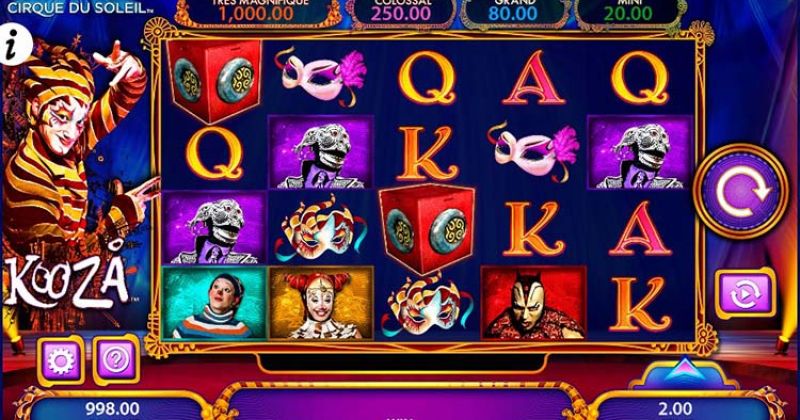This screenshot has width=800, height=420.
Task: Open autoplay with the small looping-arrows button
Action: coord(745,294)
